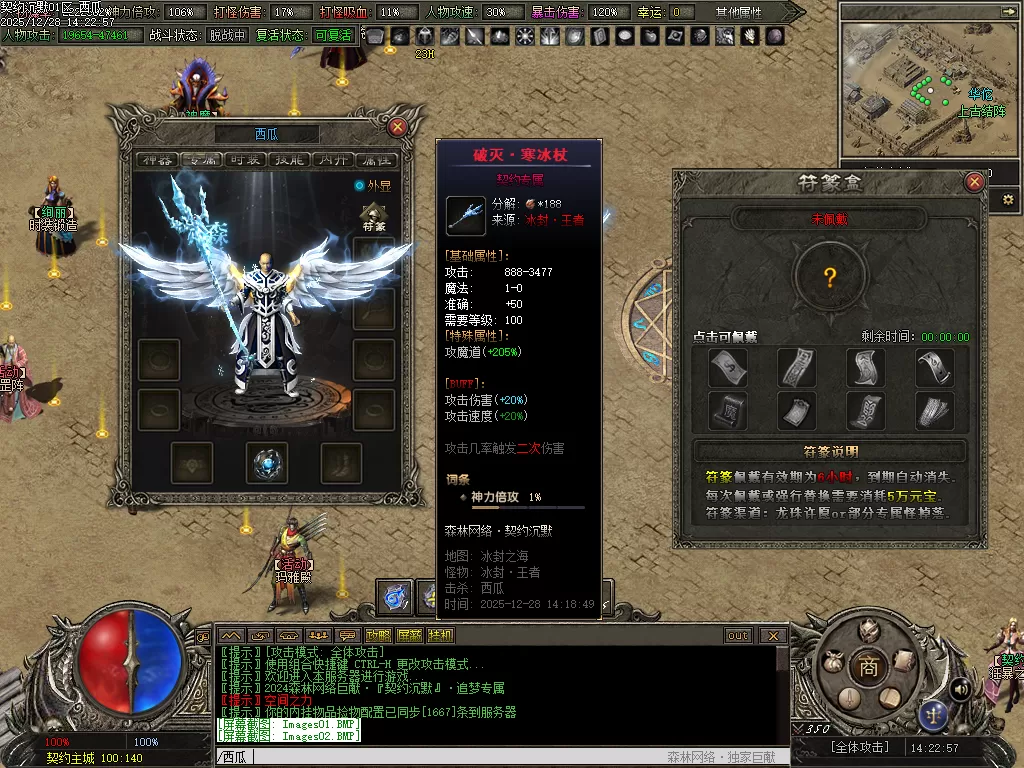The height and width of the screenshot is (768, 1024).
Task: Click the question mark talisman slot
Action: coord(831,277)
